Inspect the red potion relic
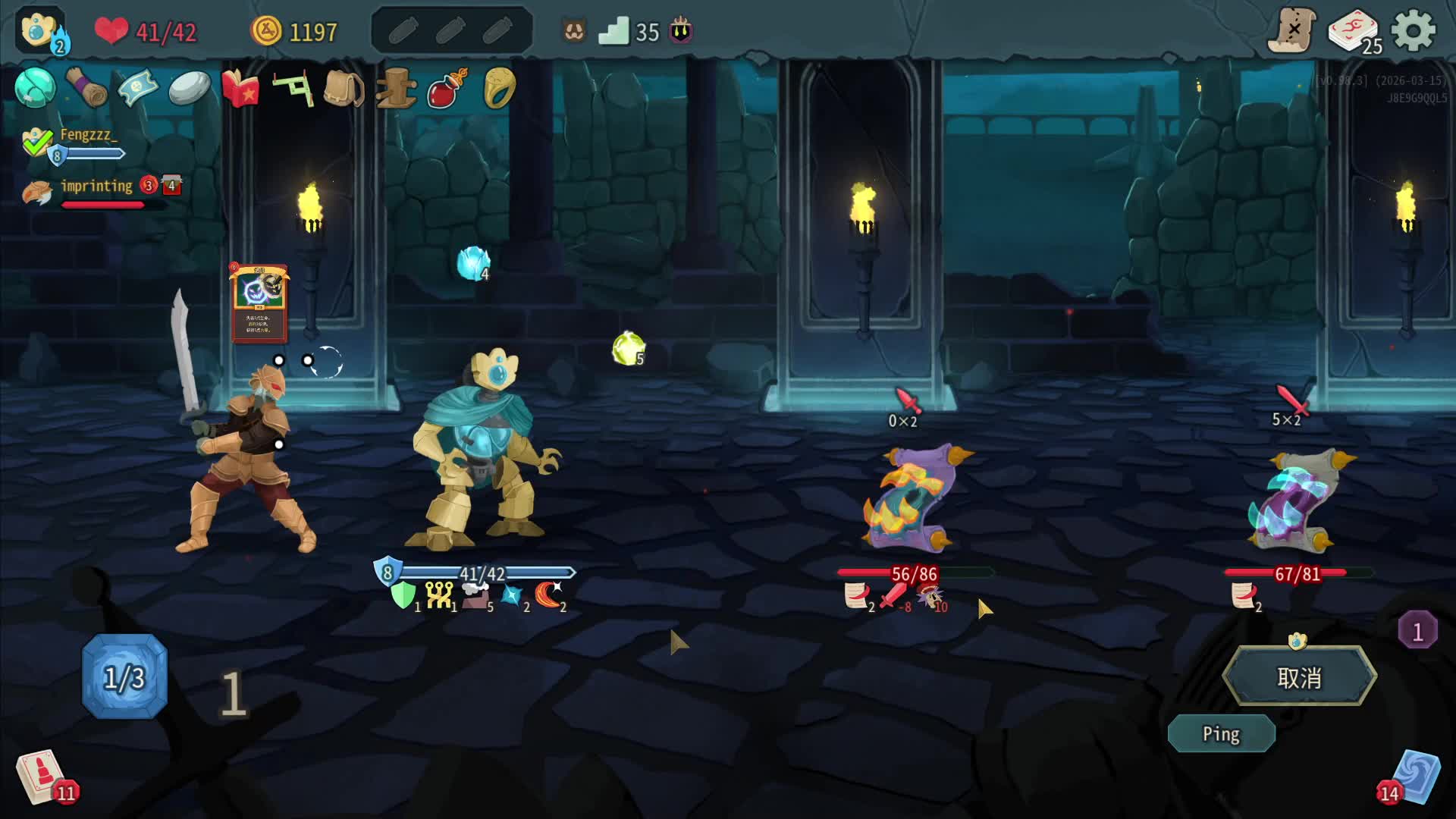 [447, 89]
